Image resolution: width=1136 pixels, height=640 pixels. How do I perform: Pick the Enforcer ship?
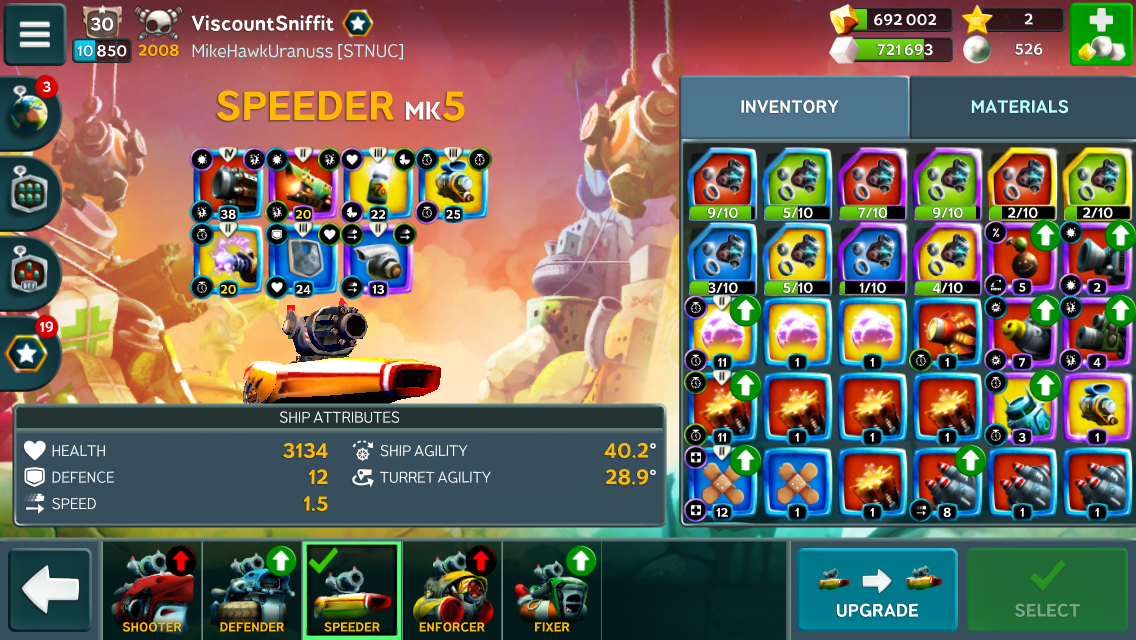(x=452, y=591)
